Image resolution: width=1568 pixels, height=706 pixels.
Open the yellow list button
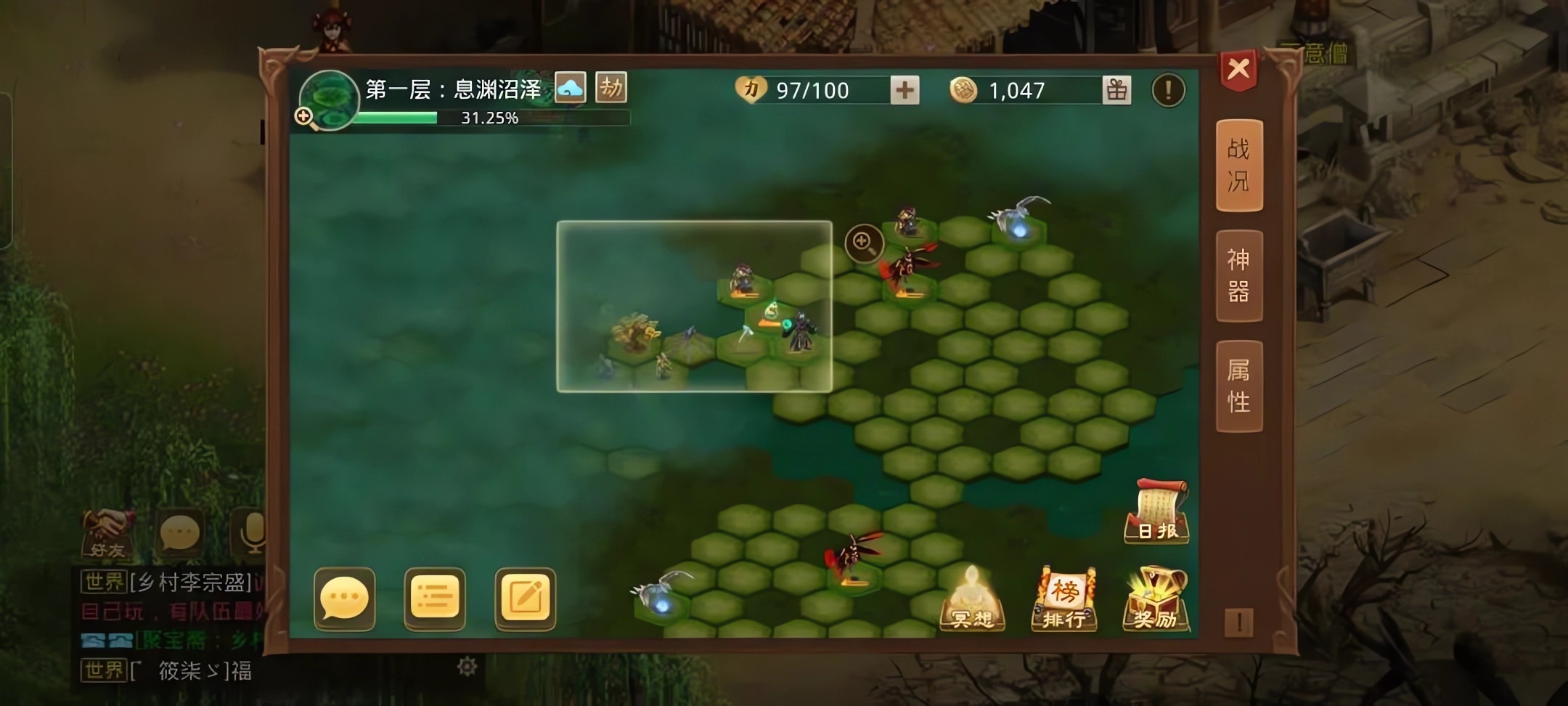(435, 599)
